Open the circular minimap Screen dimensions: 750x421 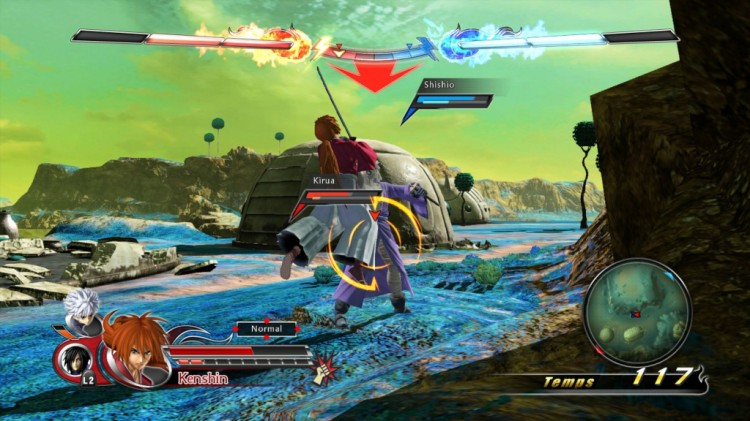coord(636,311)
